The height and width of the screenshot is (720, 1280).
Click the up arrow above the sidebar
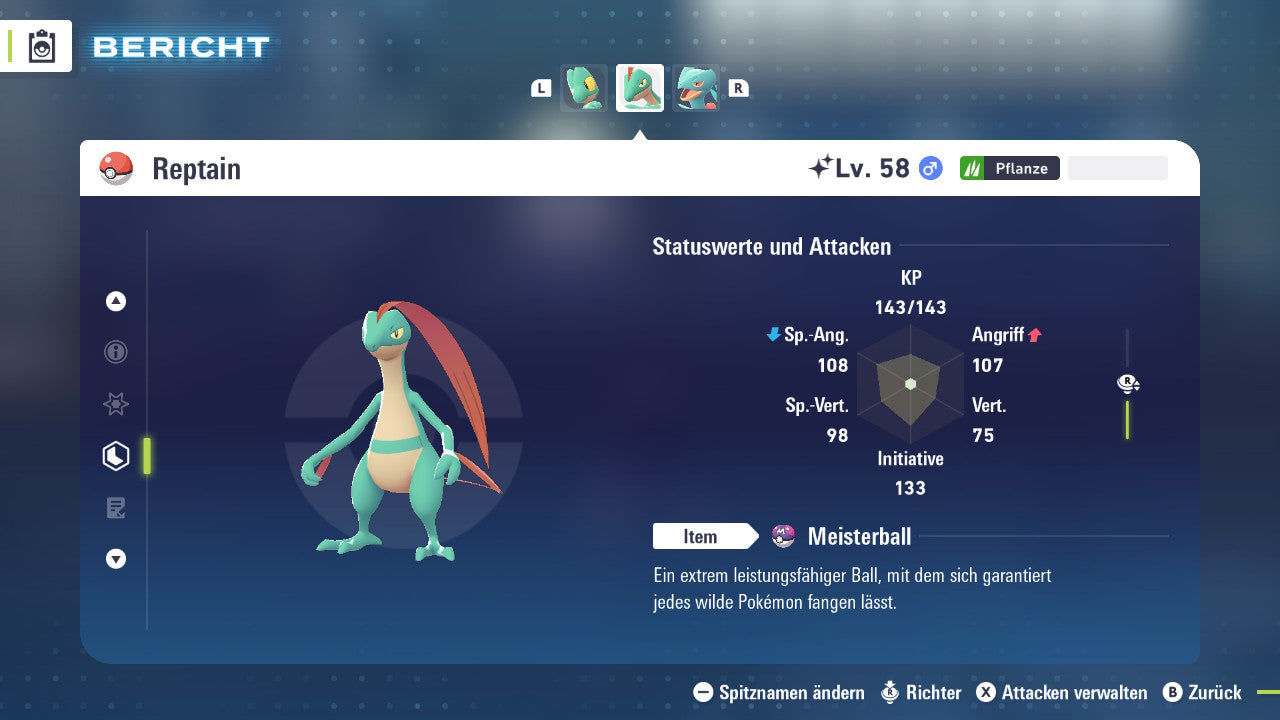click(x=116, y=301)
